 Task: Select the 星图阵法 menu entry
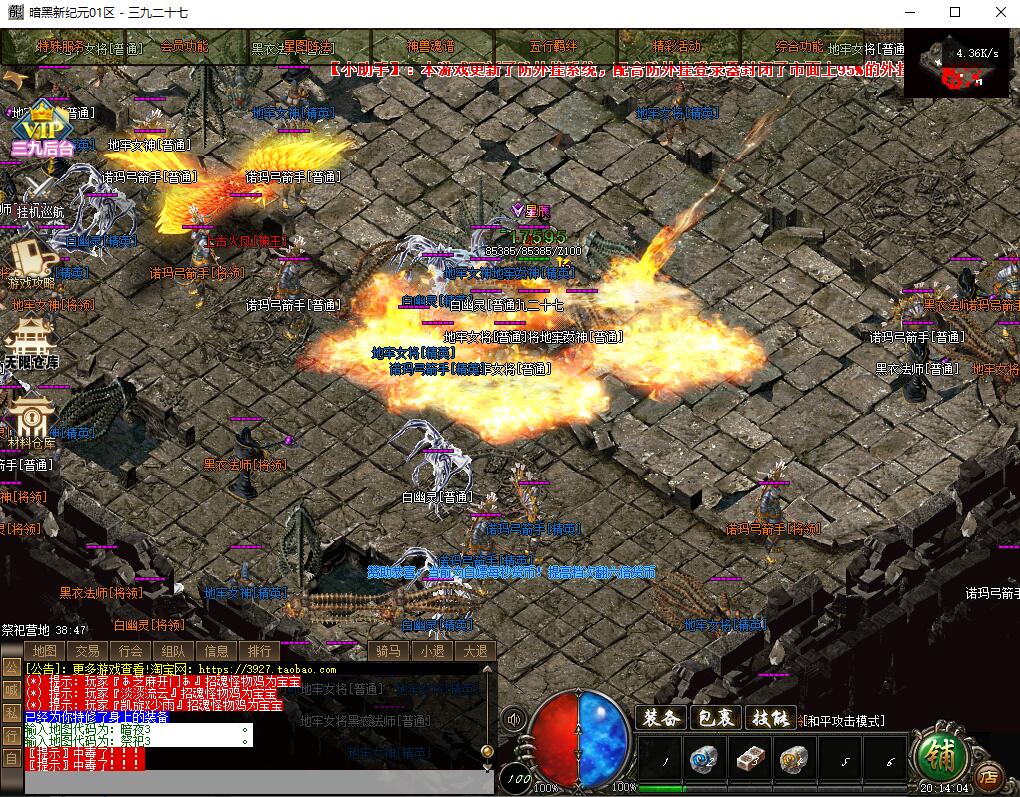pyautogui.click(x=309, y=47)
